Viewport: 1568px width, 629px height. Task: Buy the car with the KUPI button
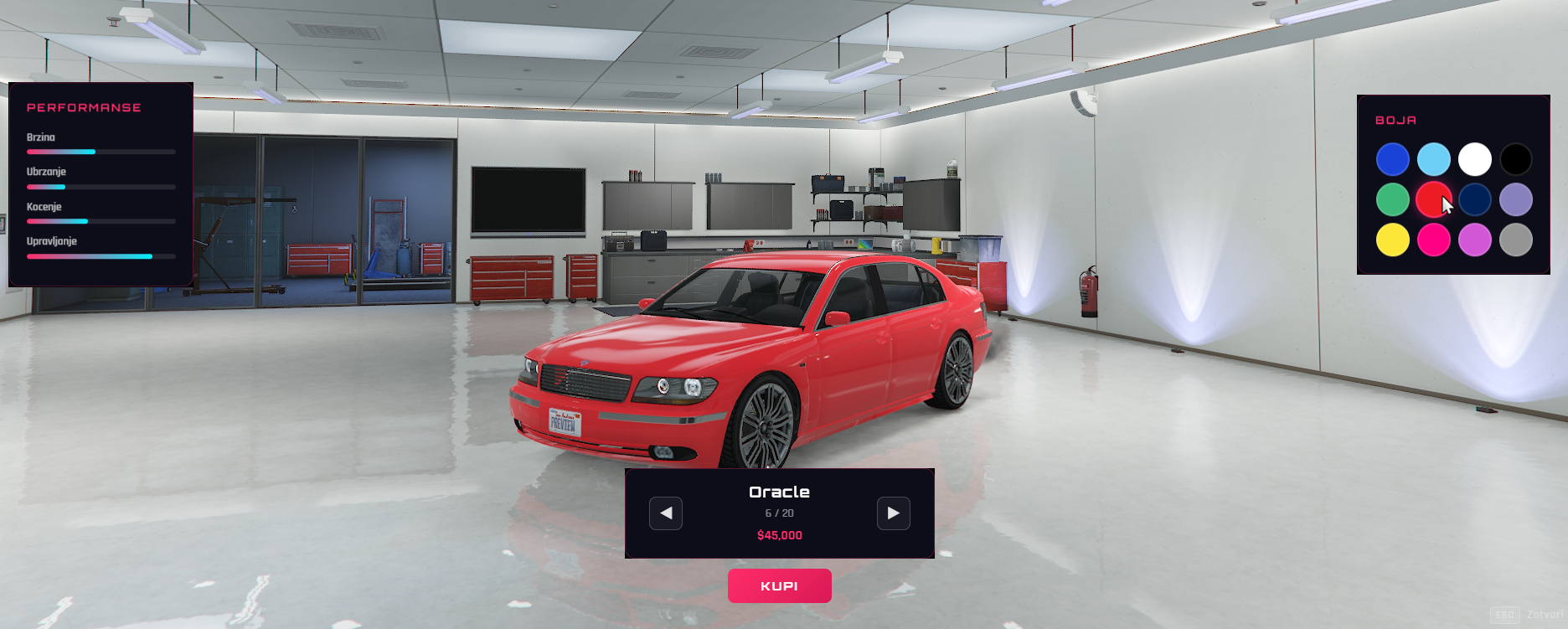(779, 586)
